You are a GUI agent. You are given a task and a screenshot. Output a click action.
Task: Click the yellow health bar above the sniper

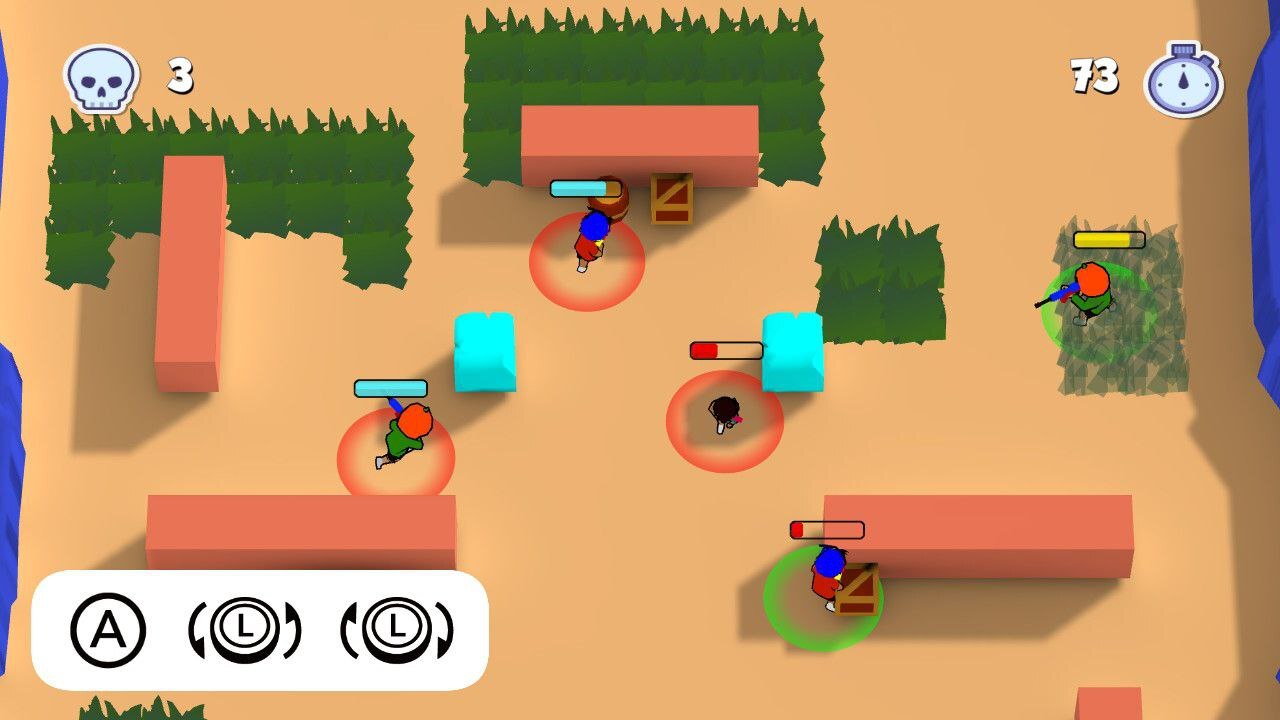[x=1107, y=239]
